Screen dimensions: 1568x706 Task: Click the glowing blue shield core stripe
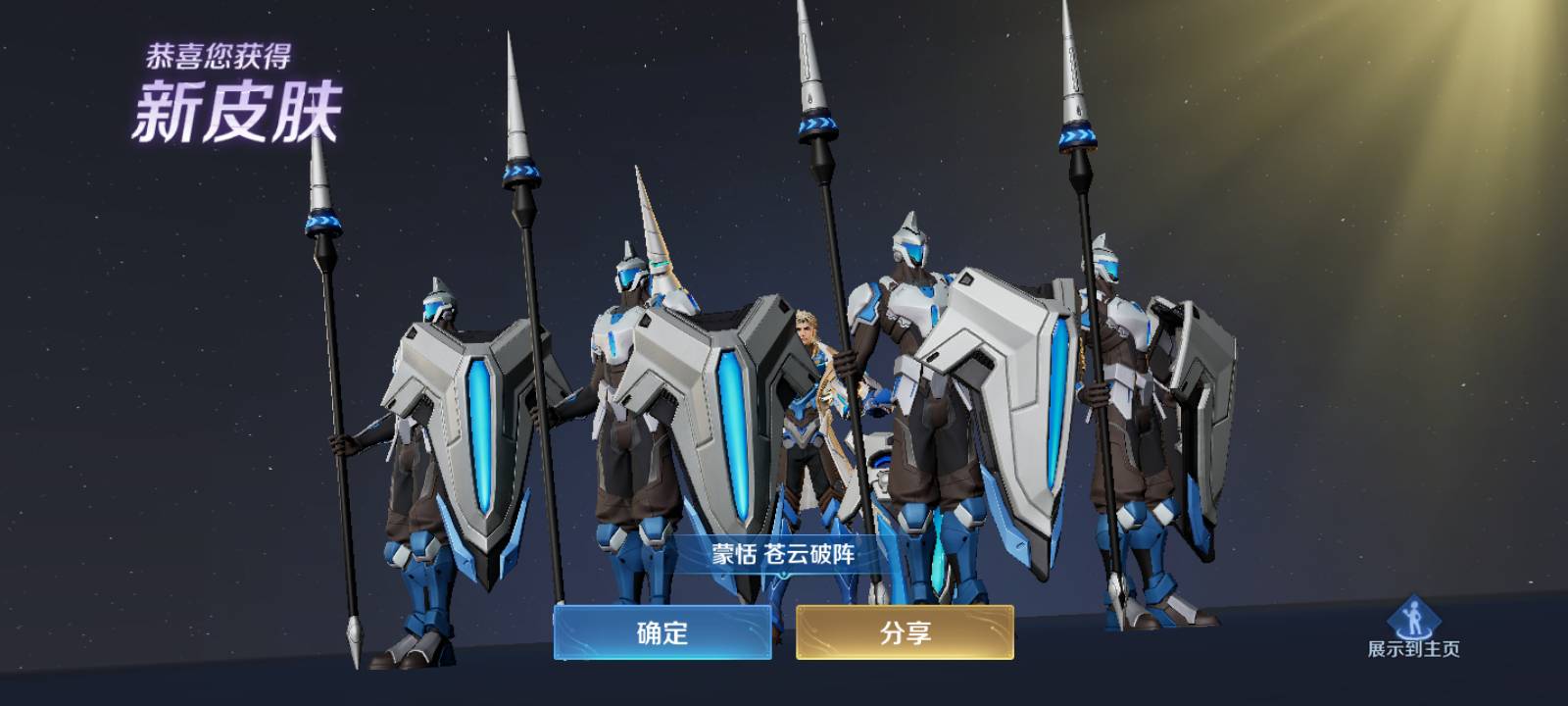(734, 431)
